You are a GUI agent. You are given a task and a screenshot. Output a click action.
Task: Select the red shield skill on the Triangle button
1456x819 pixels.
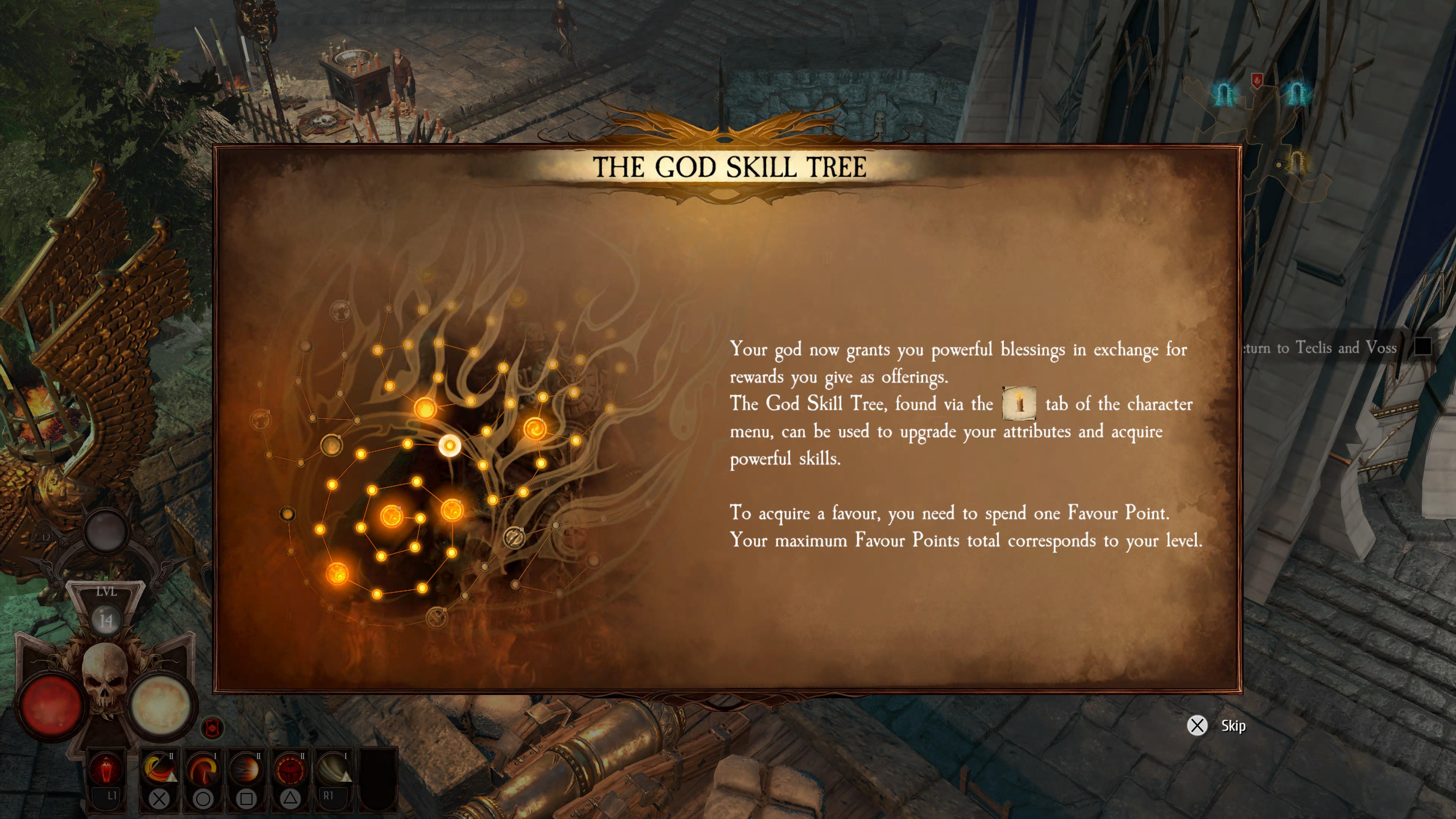pyautogui.click(x=290, y=770)
